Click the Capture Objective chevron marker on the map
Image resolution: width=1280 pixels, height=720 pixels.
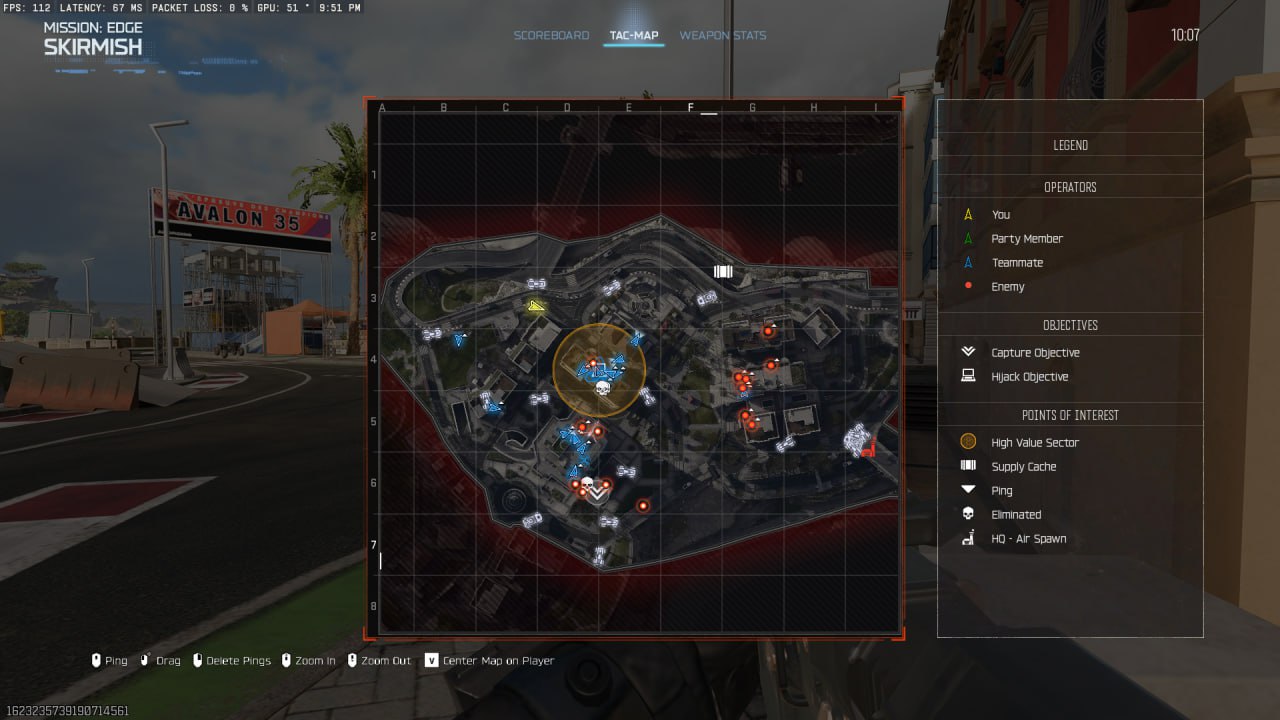(x=595, y=492)
